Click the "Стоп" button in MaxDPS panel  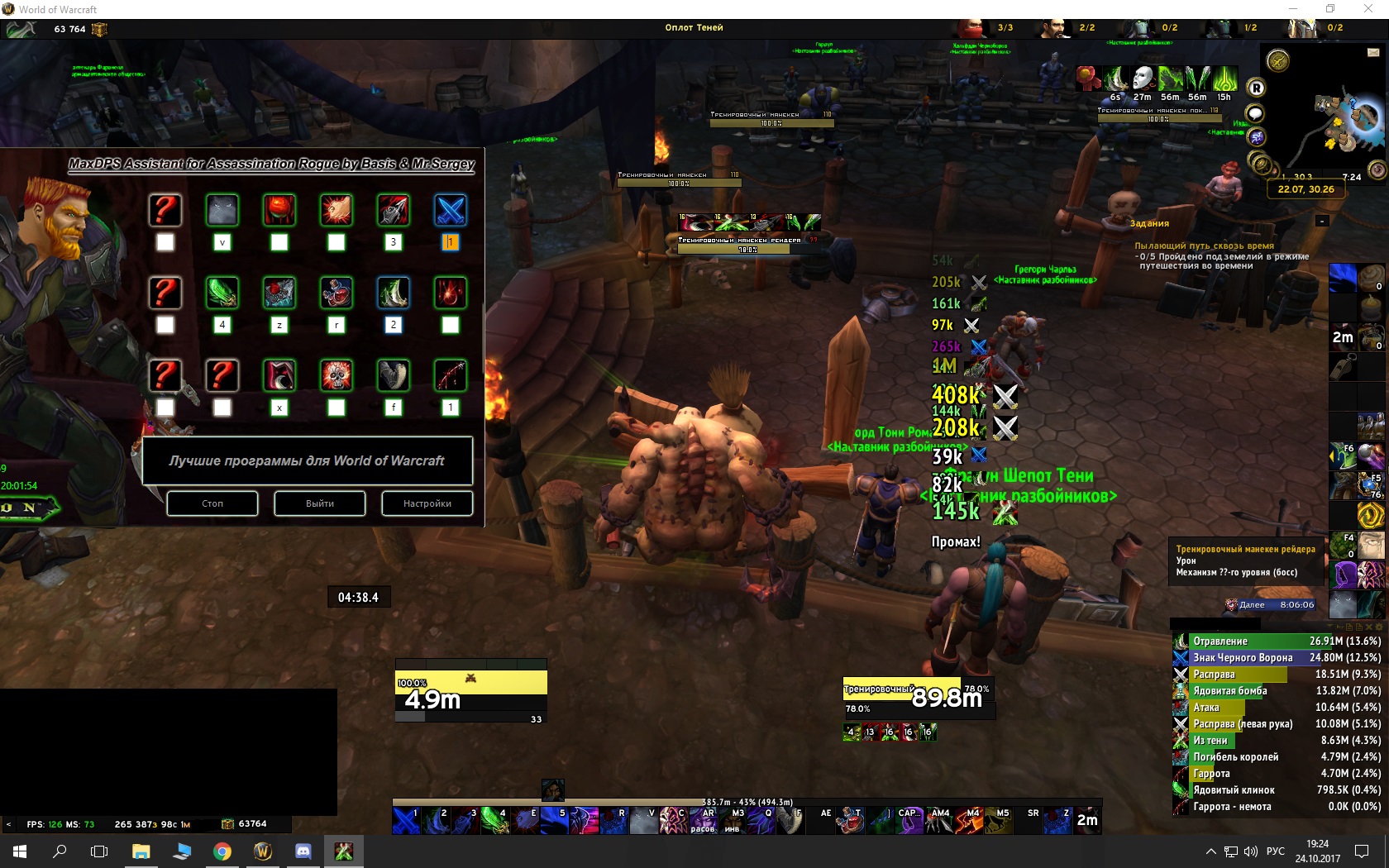click(212, 503)
